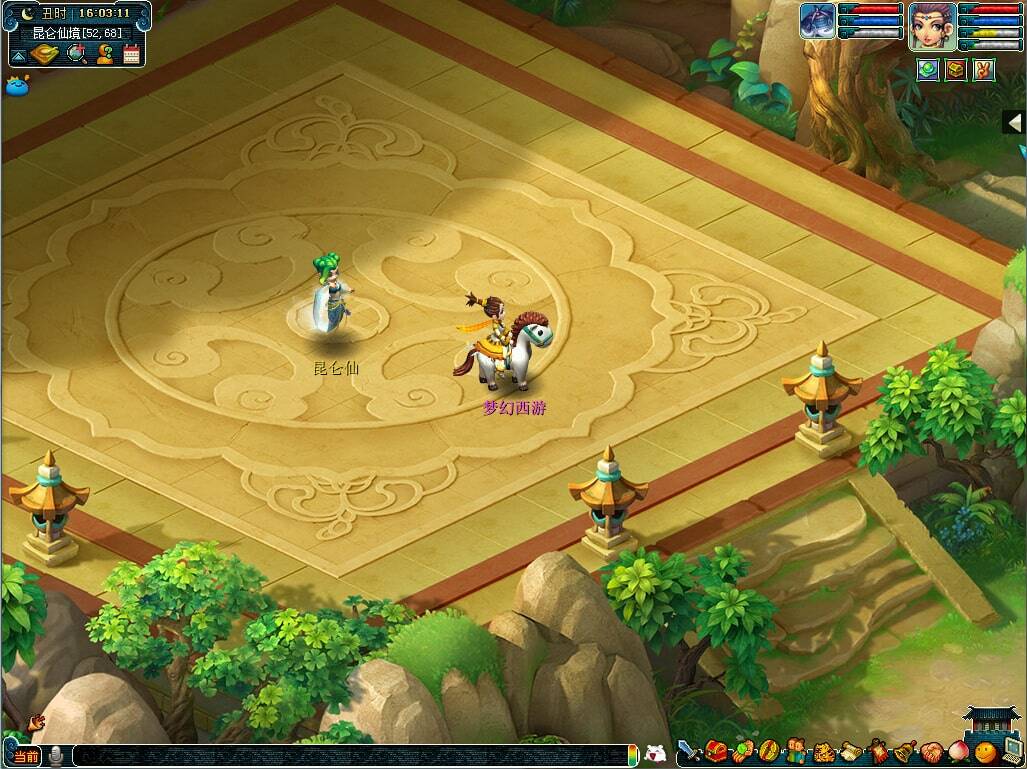Viewport: 1027px width, 769px height.
Task: Click the chat input box
Action: coord(350,756)
